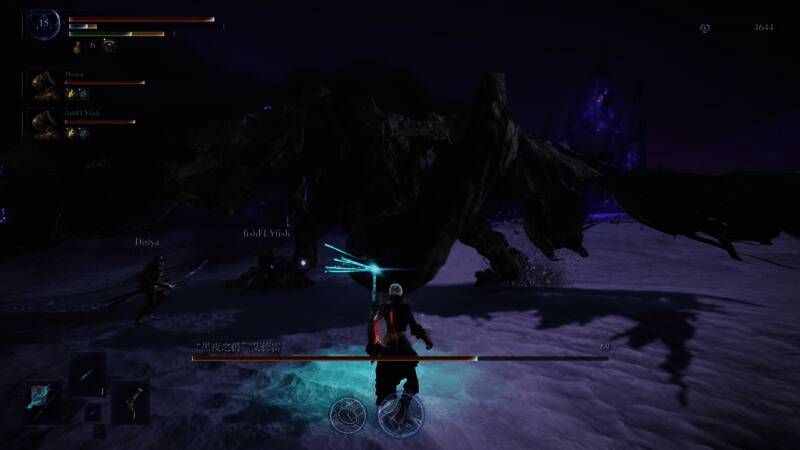Activate the left circular character skill icon
The height and width of the screenshot is (450, 800).
348,413
